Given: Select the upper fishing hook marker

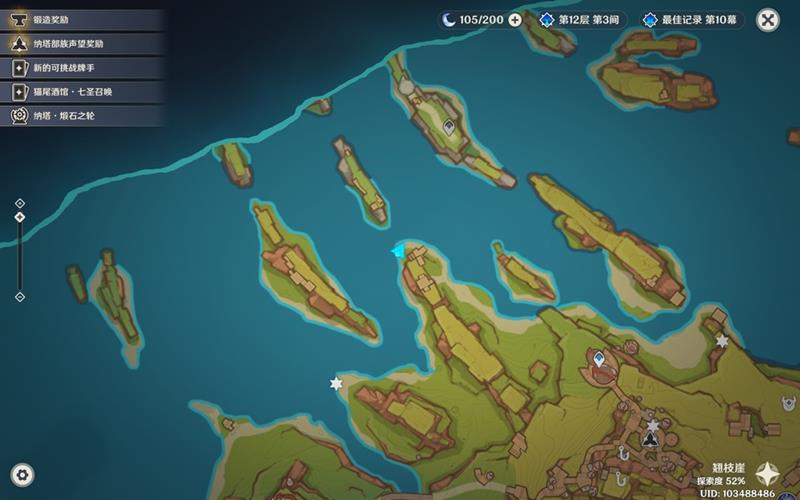Looking at the screenshot, I should (623, 454).
